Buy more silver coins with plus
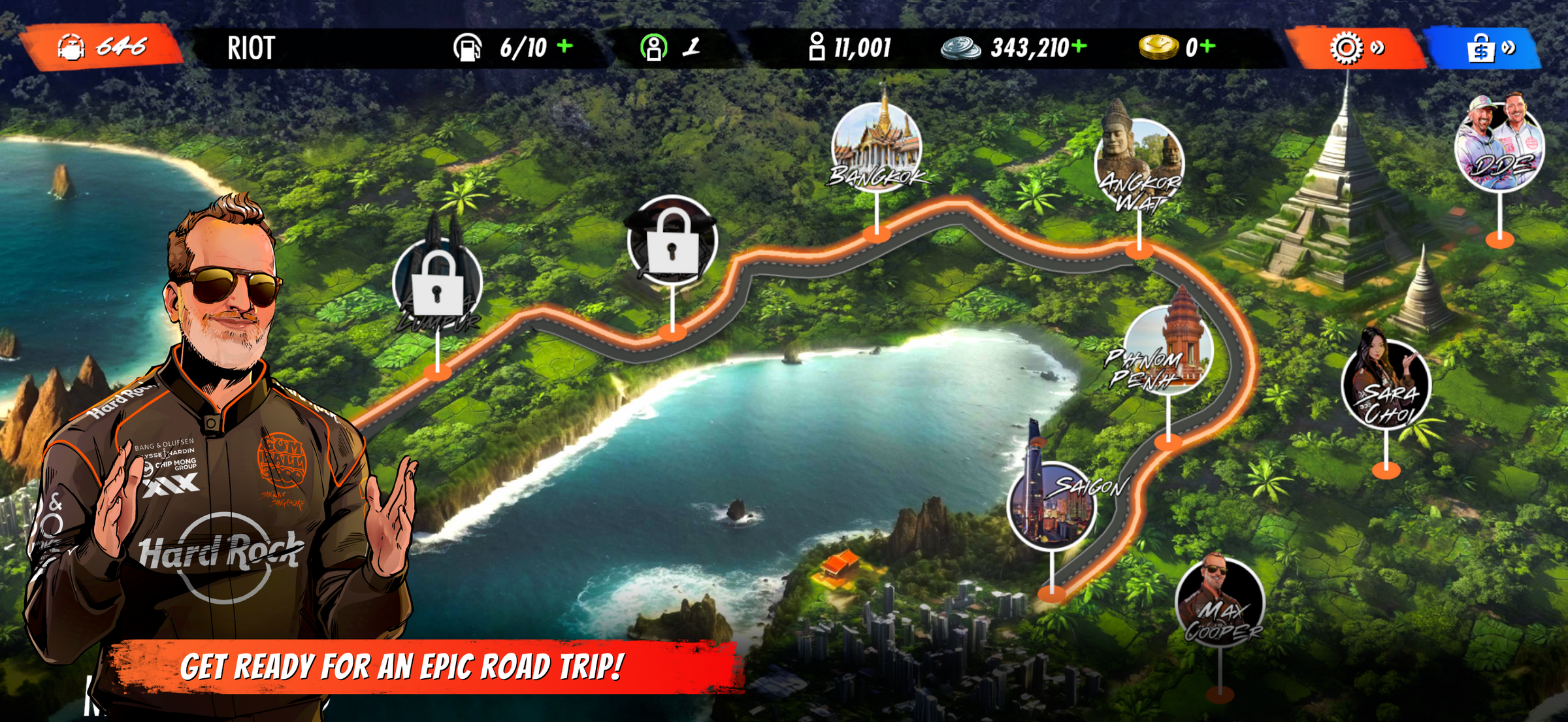This screenshot has width=1568, height=722. click(1079, 46)
